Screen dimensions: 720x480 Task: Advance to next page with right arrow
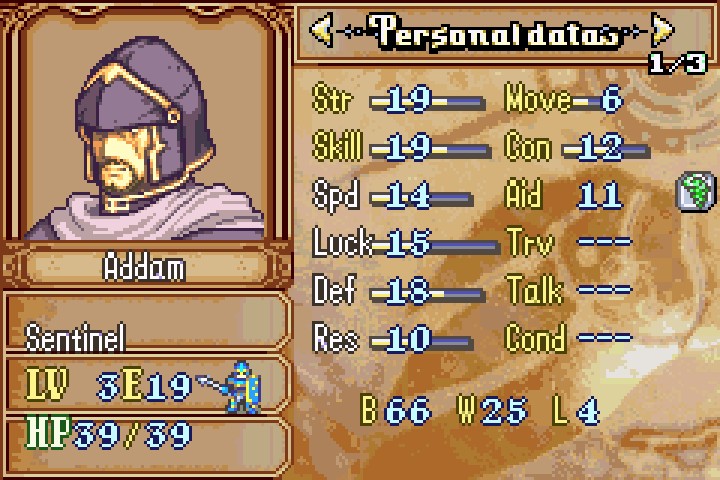[662, 31]
